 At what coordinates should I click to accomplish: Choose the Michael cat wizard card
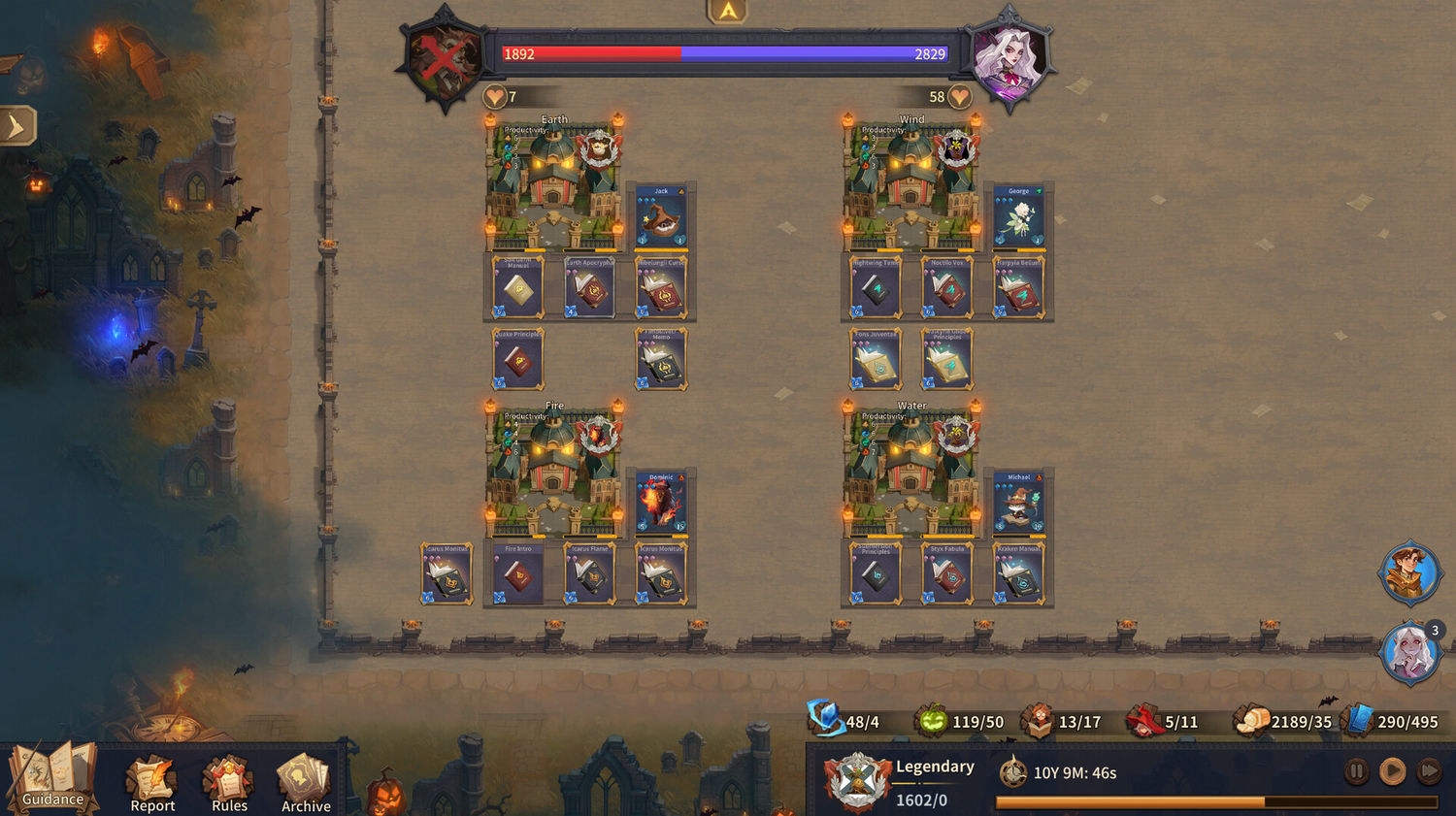(x=1018, y=503)
